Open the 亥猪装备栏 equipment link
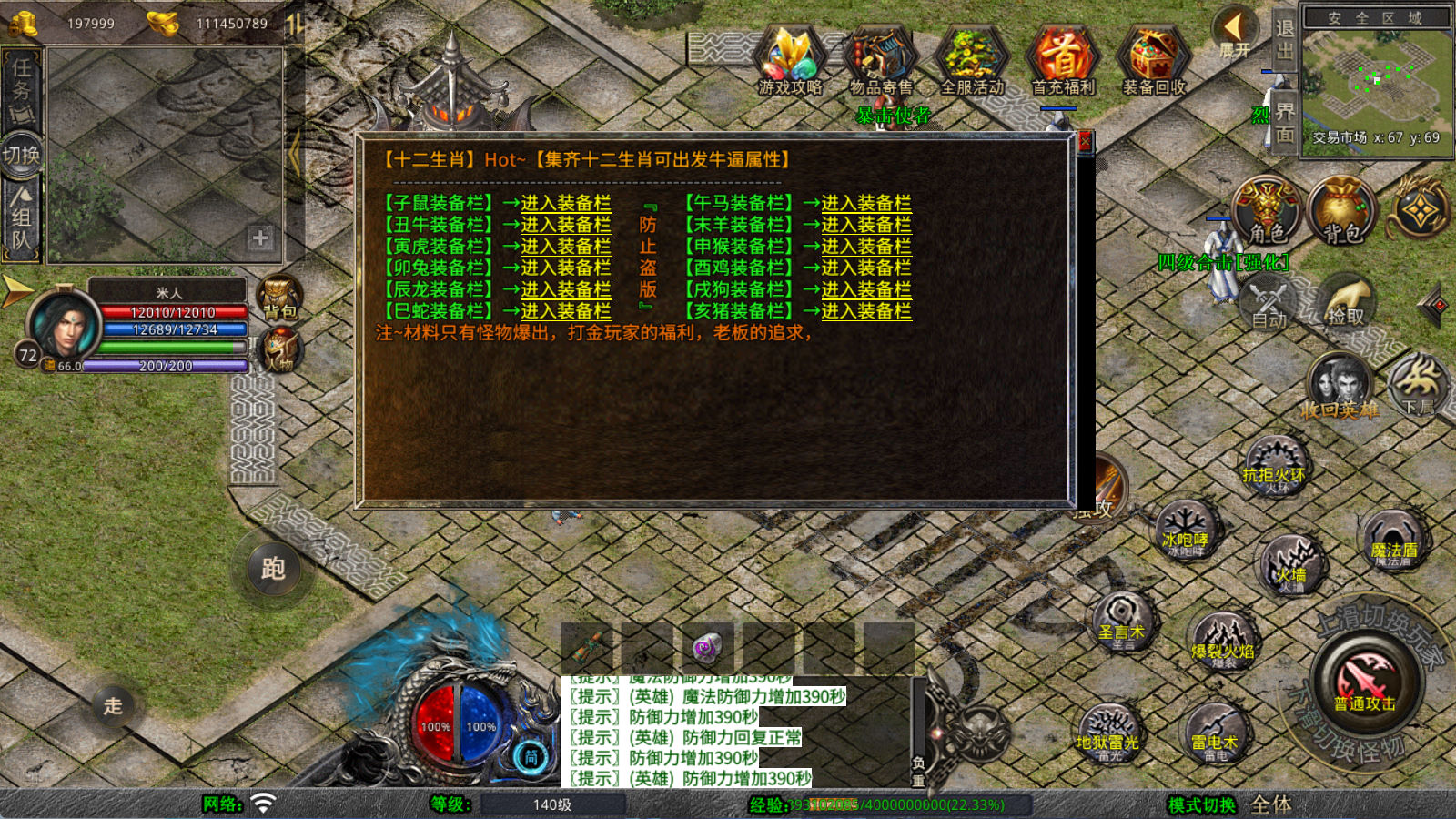Image resolution: width=1456 pixels, height=819 pixels. pos(865,311)
